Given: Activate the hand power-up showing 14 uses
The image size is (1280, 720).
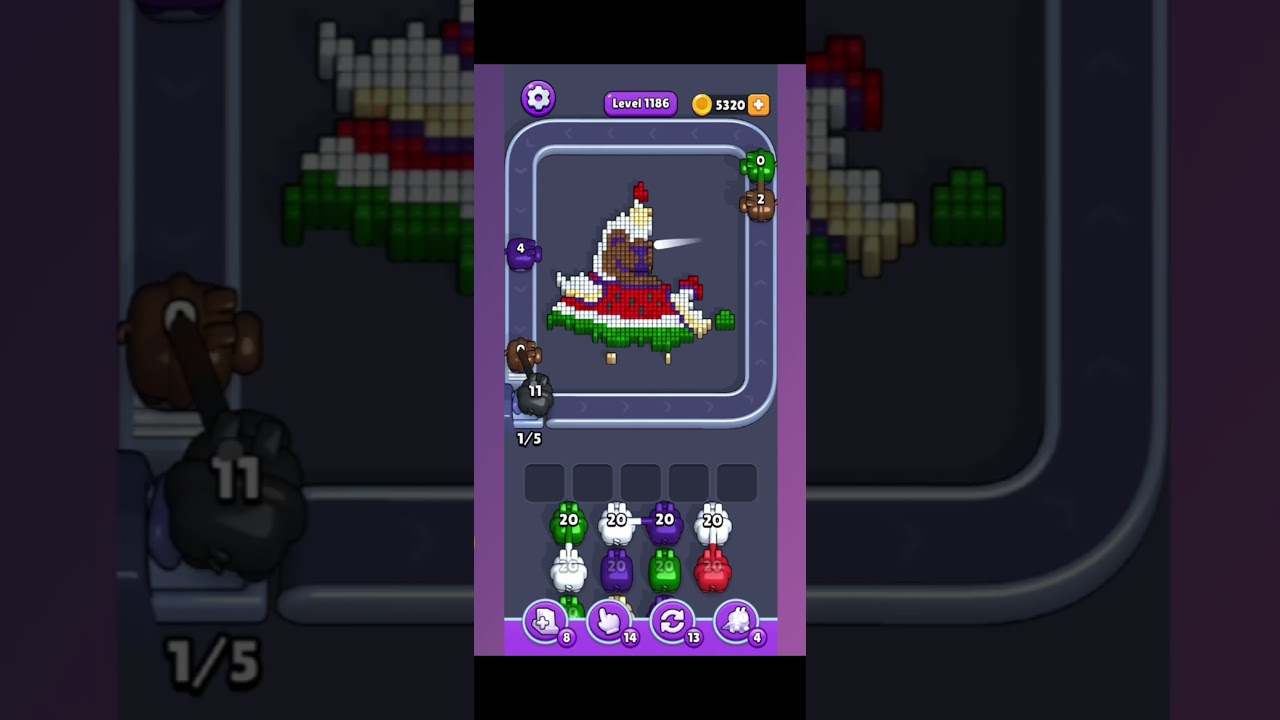Looking at the screenshot, I should tap(612, 623).
